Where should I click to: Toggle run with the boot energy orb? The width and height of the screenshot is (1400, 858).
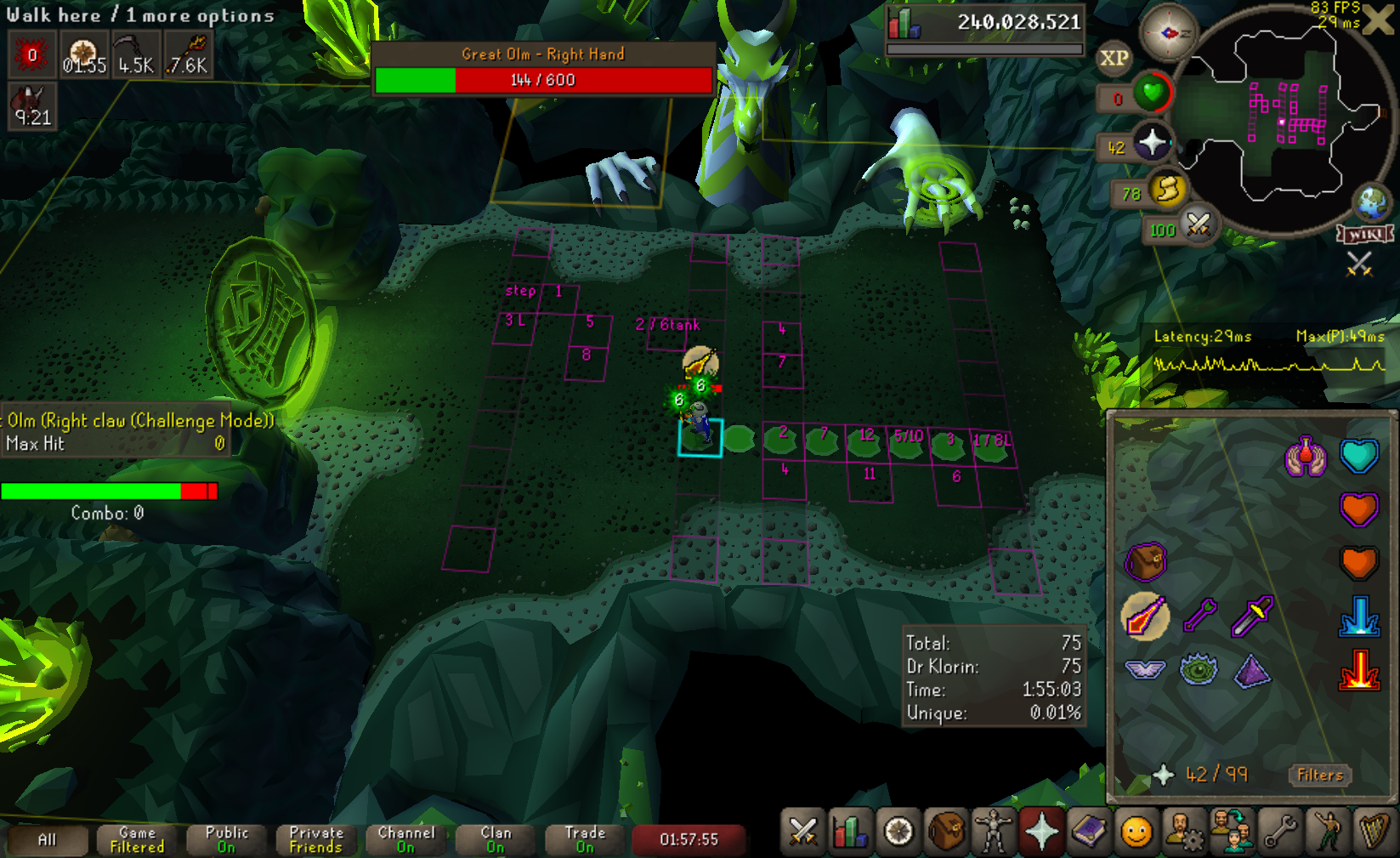(1167, 190)
